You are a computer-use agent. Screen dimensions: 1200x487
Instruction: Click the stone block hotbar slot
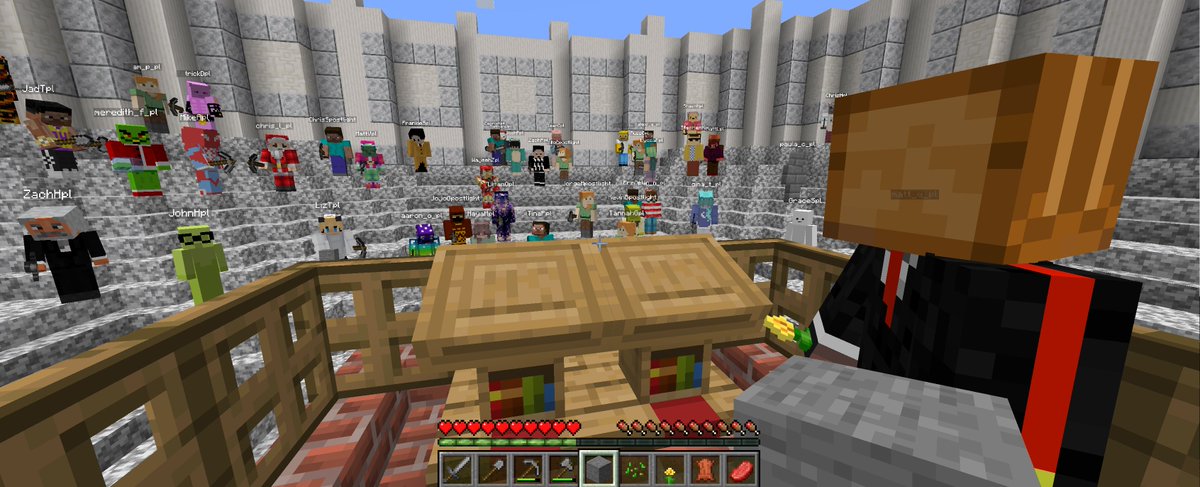point(598,468)
